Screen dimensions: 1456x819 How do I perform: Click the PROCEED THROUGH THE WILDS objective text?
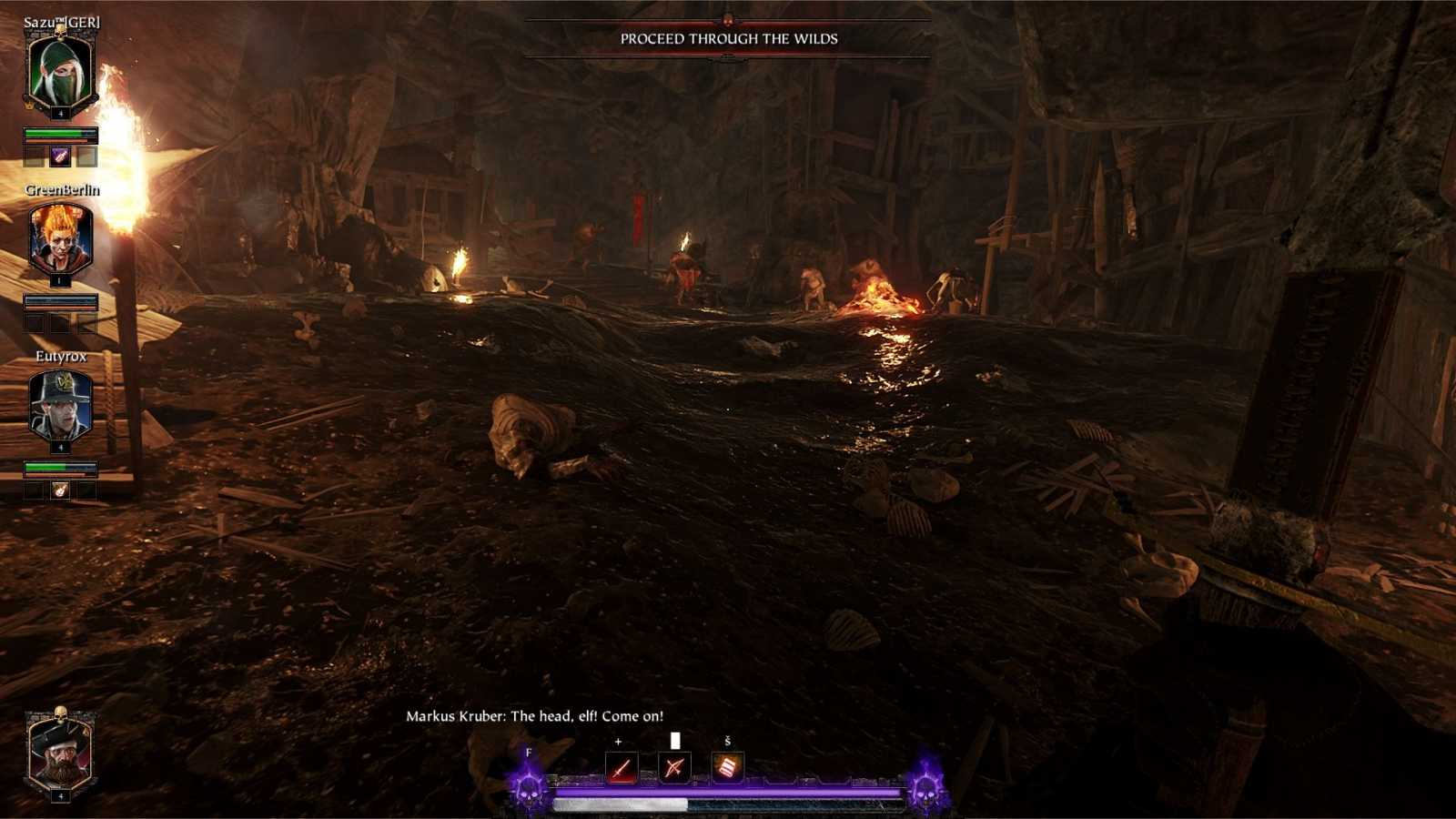pos(728,40)
